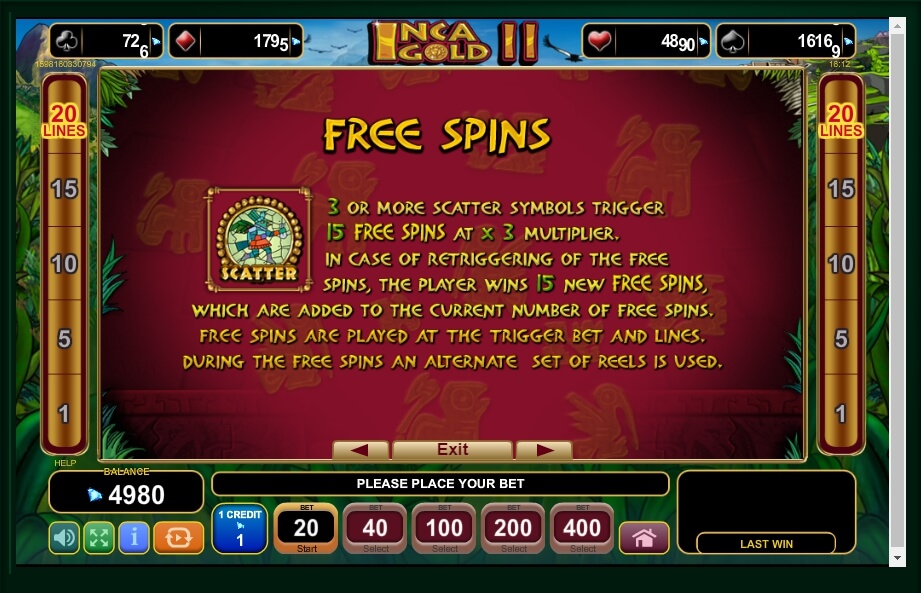Show the next paytable page
Image resolution: width=921 pixels, height=593 pixels.
pos(544,450)
